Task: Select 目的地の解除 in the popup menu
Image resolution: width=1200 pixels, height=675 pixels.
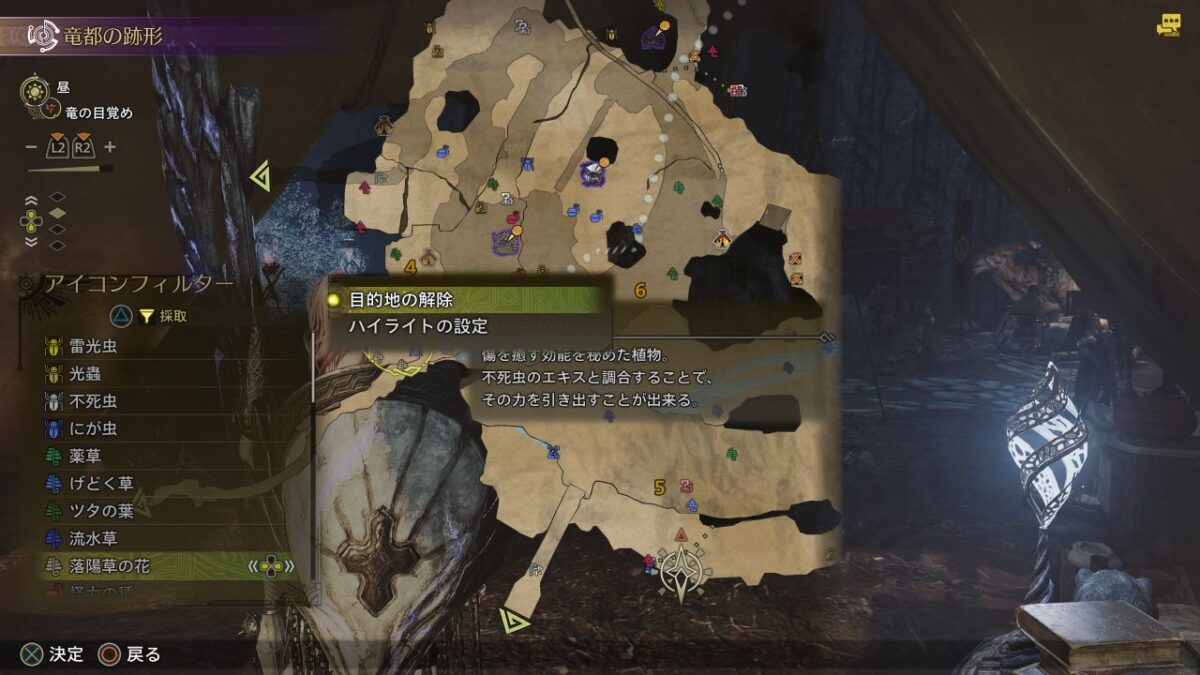Action: (401, 300)
